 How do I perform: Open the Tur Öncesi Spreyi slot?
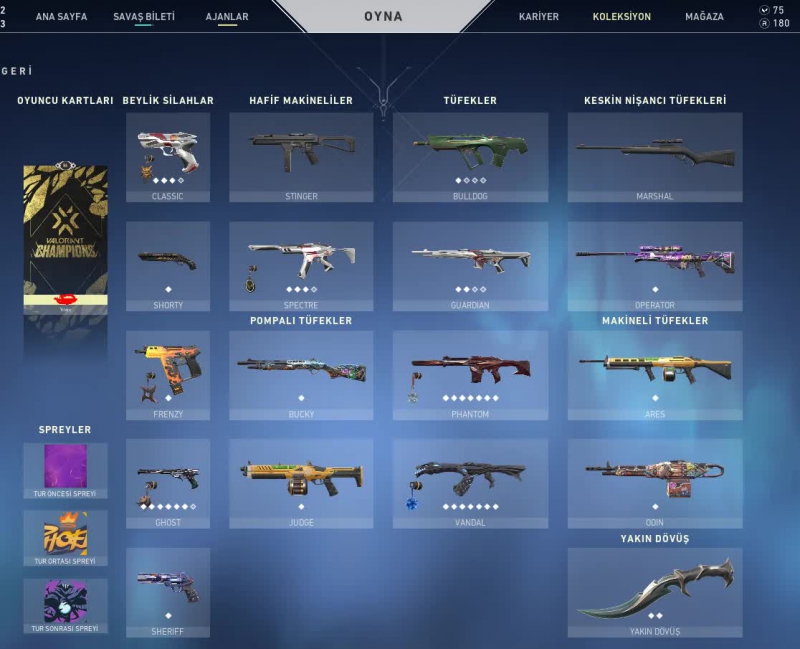pos(65,470)
